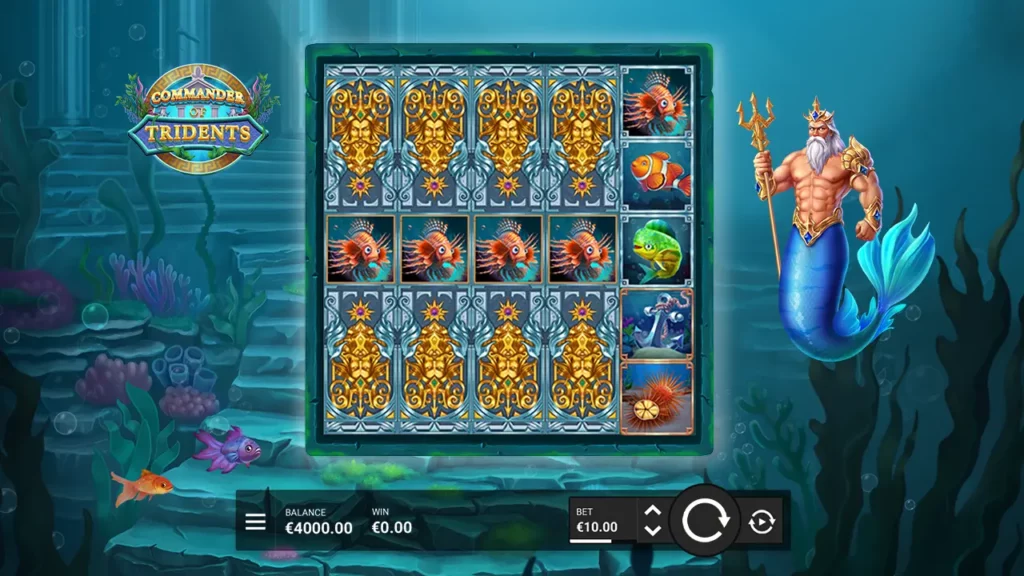Decrease the bet amount
The height and width of the screenshot is (576, 1024).
(x=652, y=531)
